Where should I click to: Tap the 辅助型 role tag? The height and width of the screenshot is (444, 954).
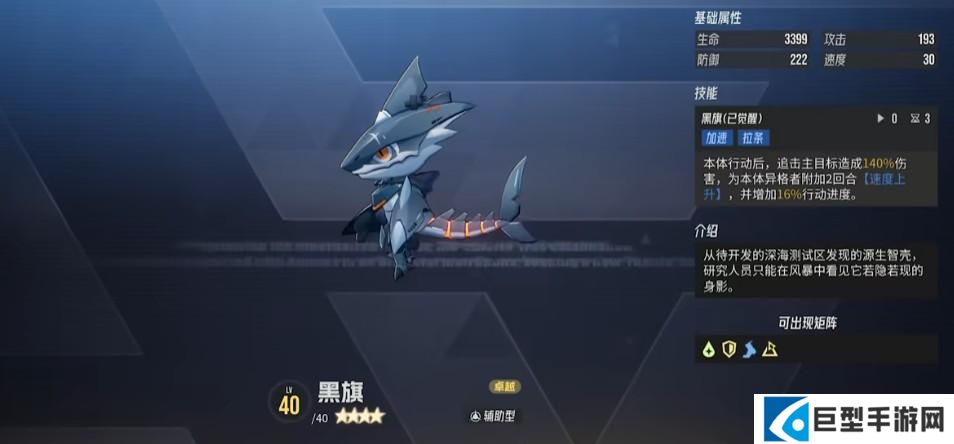[x=495, y=415]
